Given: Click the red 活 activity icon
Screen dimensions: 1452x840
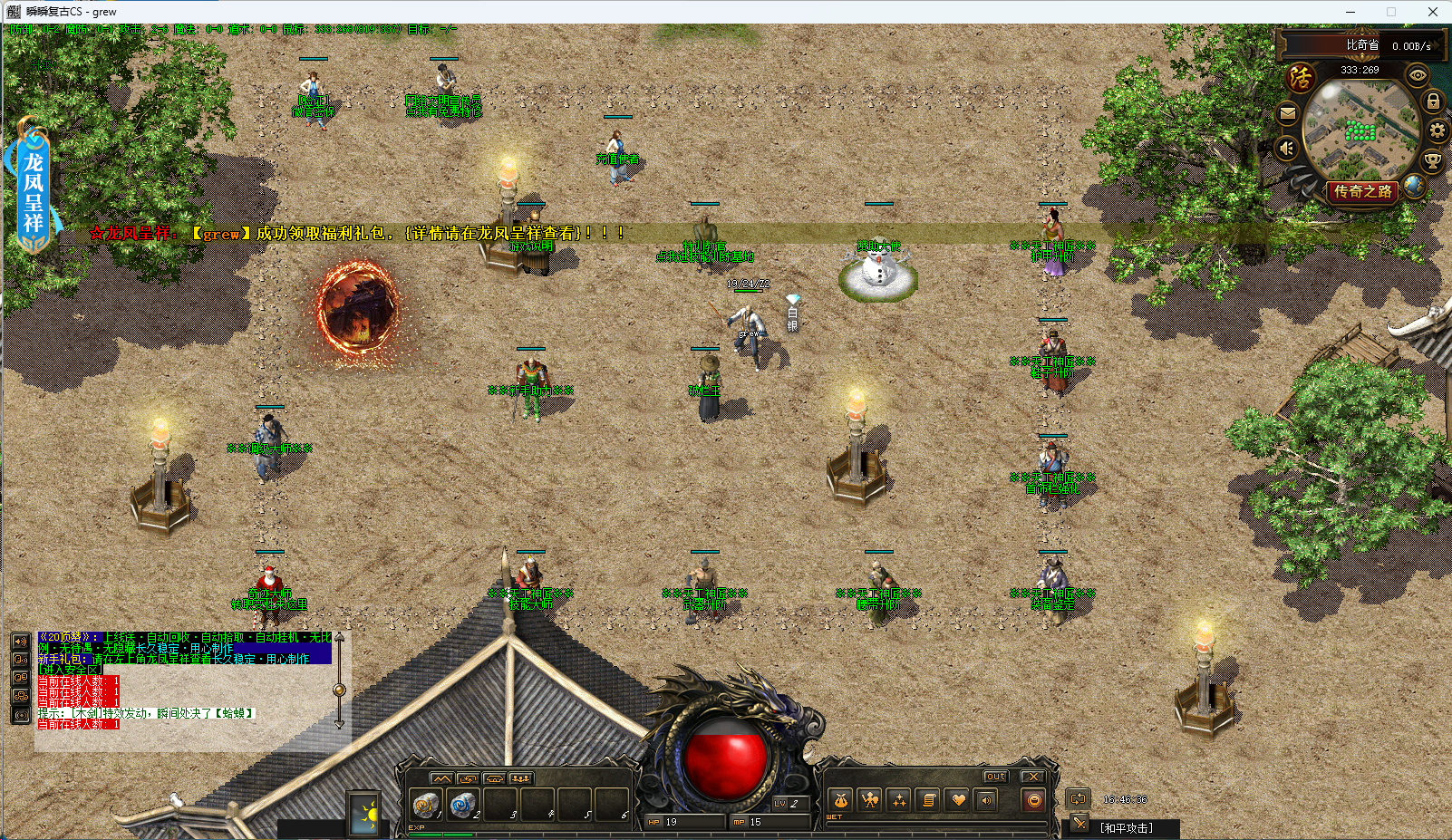Looking at the screenshot, I should pos(1301,78).
